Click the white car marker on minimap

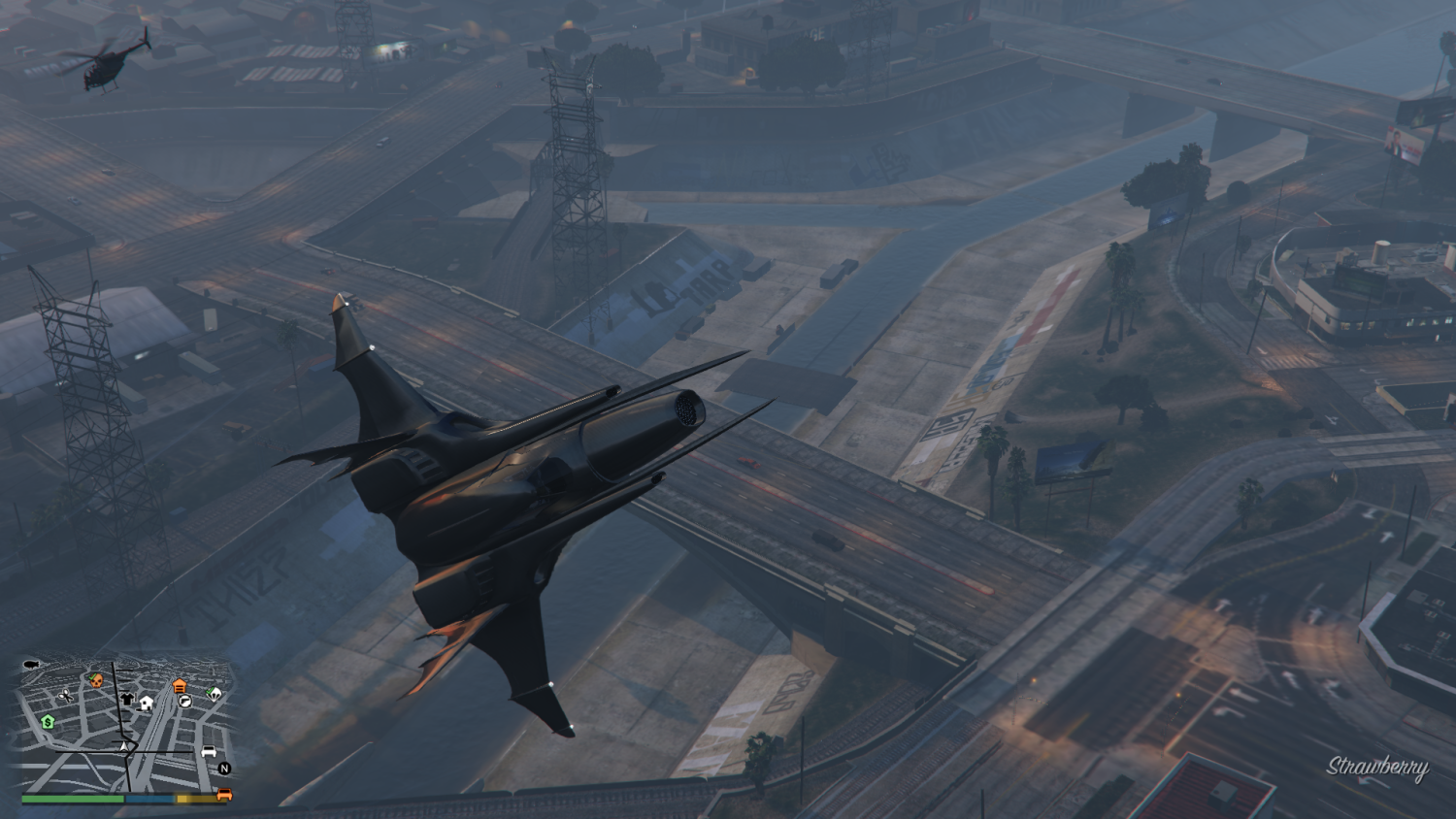click(x=208, y=752)
